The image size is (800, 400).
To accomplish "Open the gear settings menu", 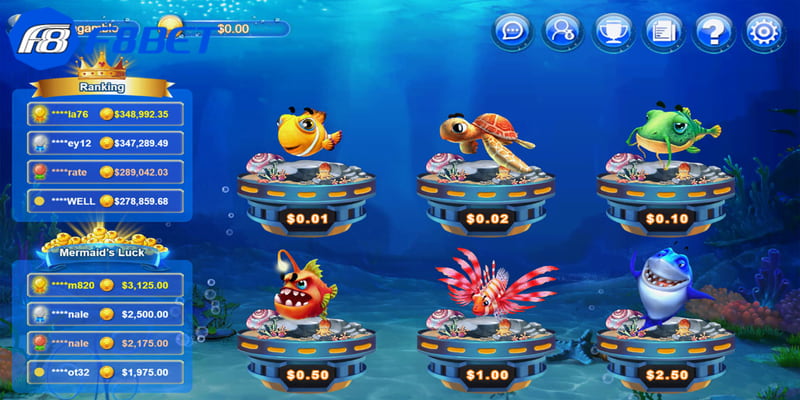I will tap(765, 30).
